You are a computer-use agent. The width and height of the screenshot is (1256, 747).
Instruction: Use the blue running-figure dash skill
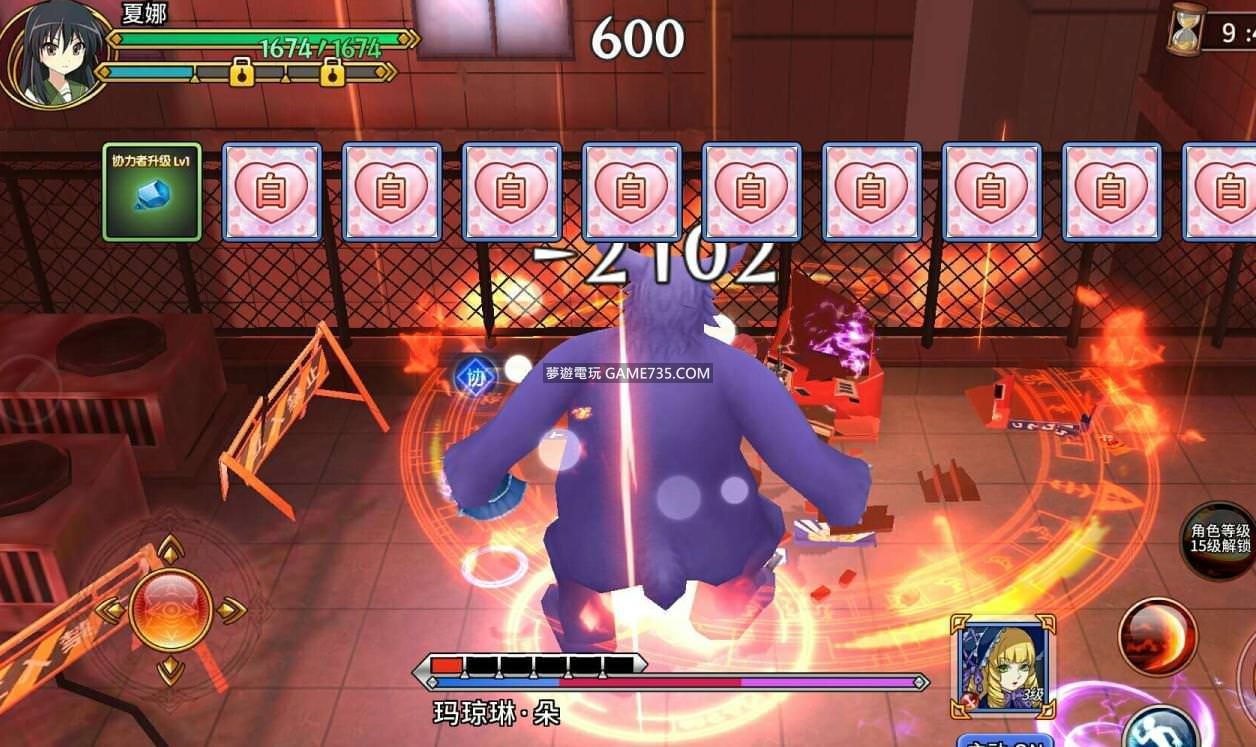tap(1160, 730)
